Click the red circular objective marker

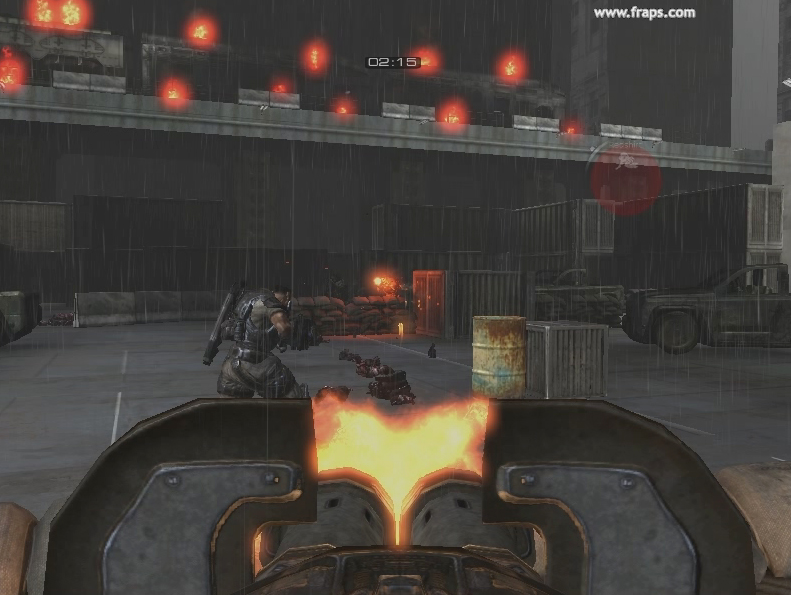pyautogui.click(x=626, y=180)
